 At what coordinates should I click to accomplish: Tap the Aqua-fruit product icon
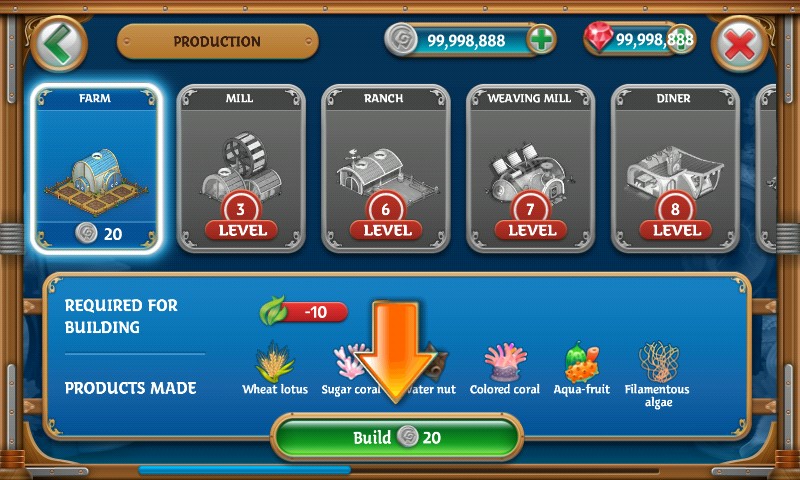581,362
